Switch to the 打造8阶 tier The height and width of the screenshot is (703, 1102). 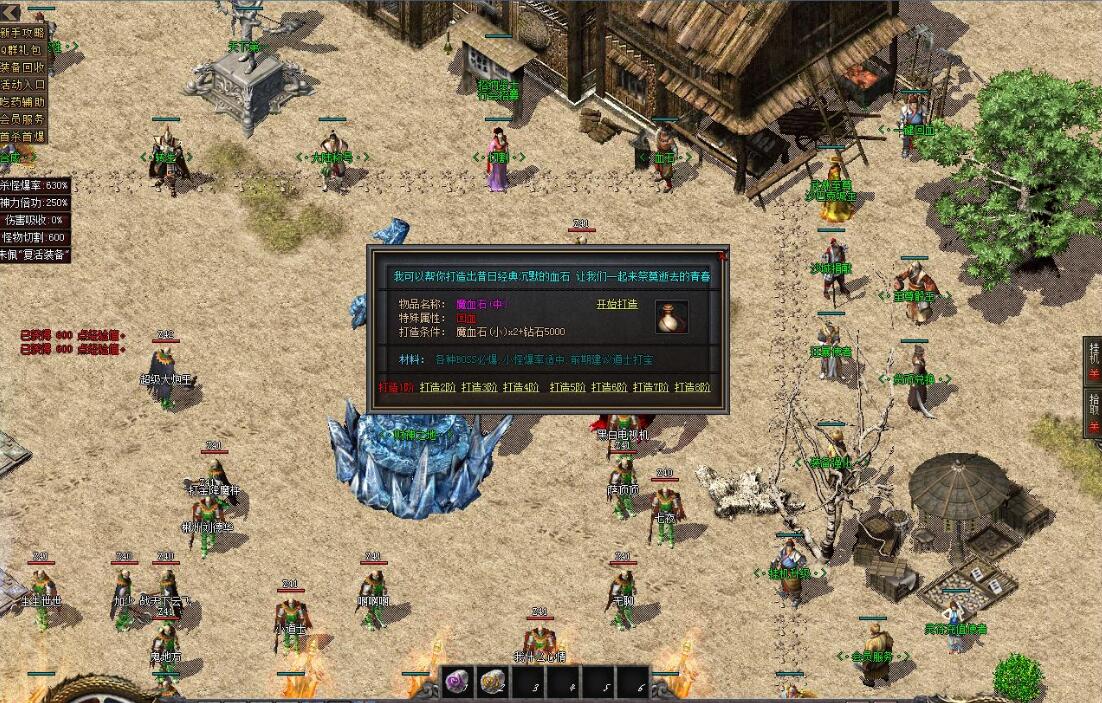tap(692, 387)
